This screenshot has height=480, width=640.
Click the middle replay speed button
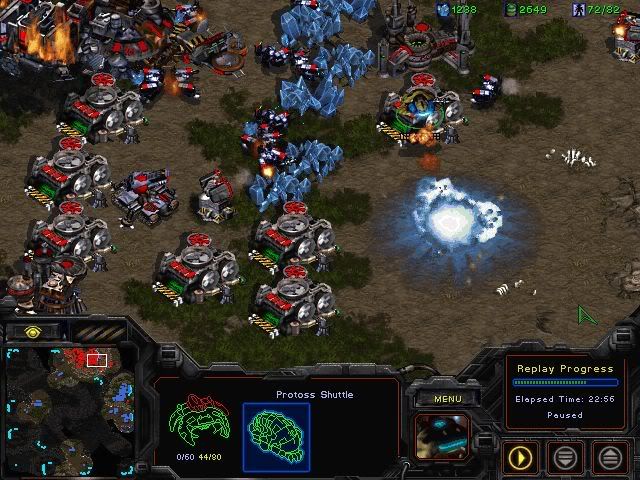pyautogui.click(x=567, y=458)
